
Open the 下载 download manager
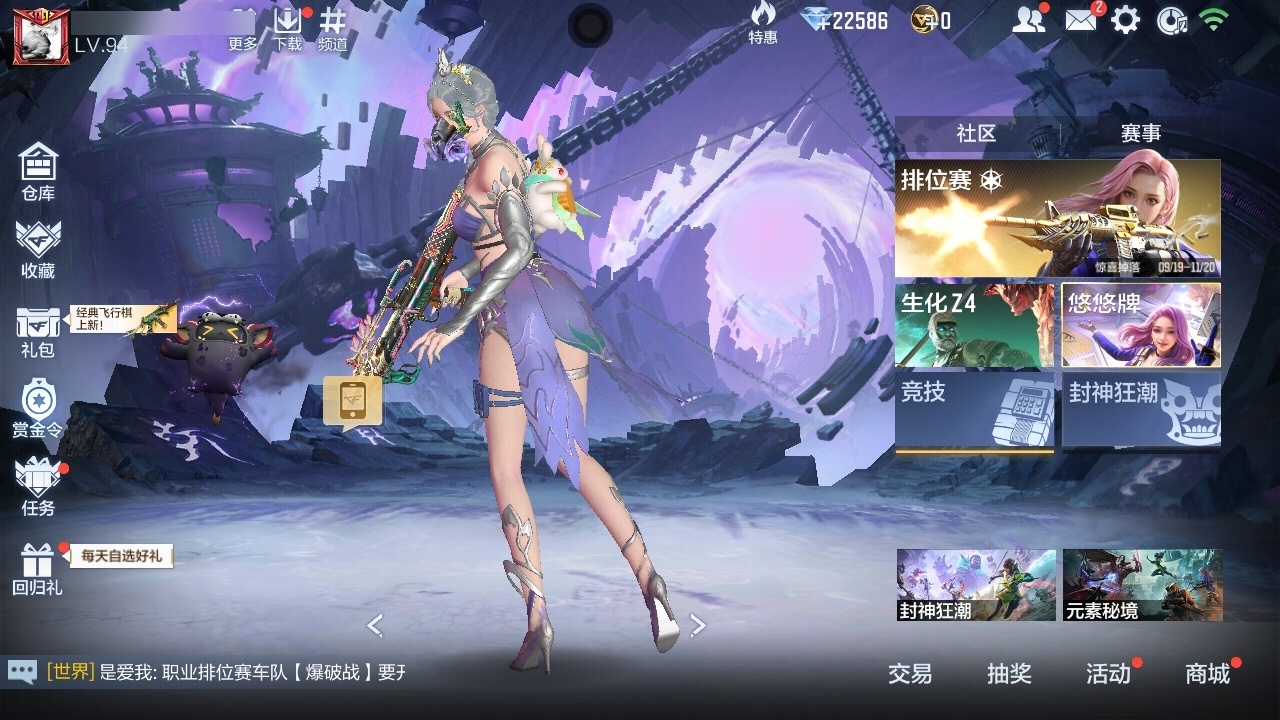pos(288,28)
